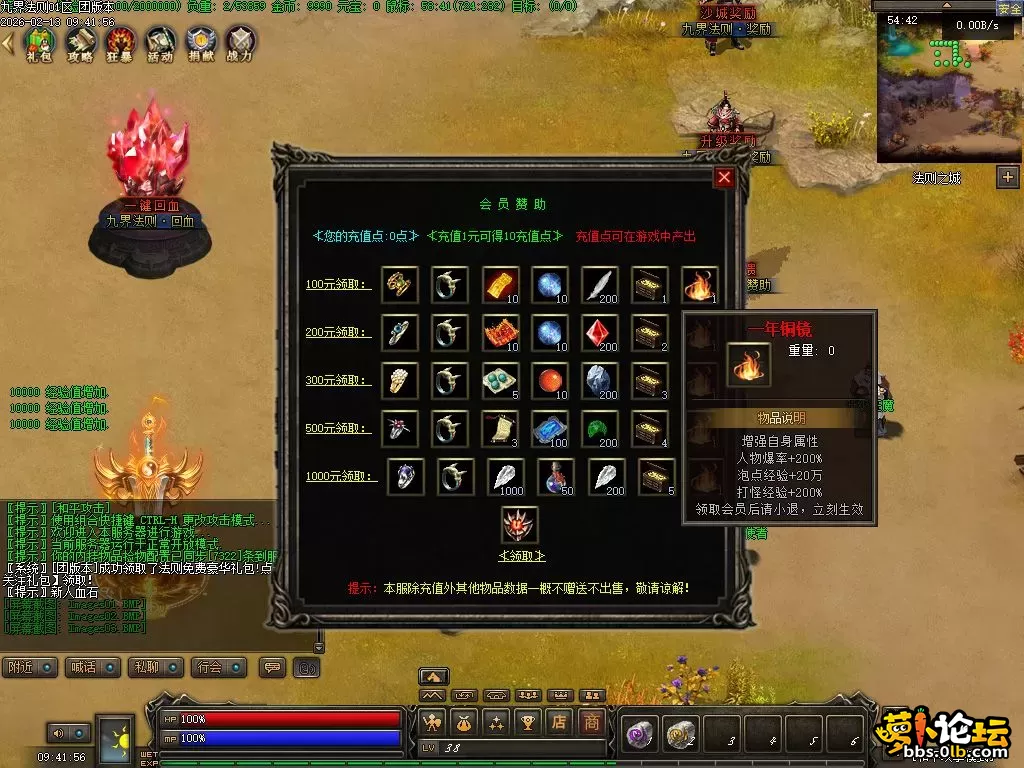1024x768 pixels.
Task: Open the 礼包 gift pack icon
Action: coord(39,43)
